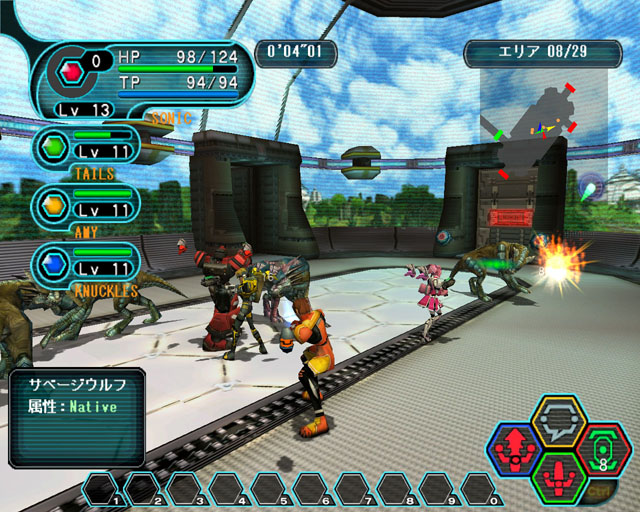This screenshot has height=512, width=640.
Task: Select party member Knuckles' status panel
Action: pos(88,264)
